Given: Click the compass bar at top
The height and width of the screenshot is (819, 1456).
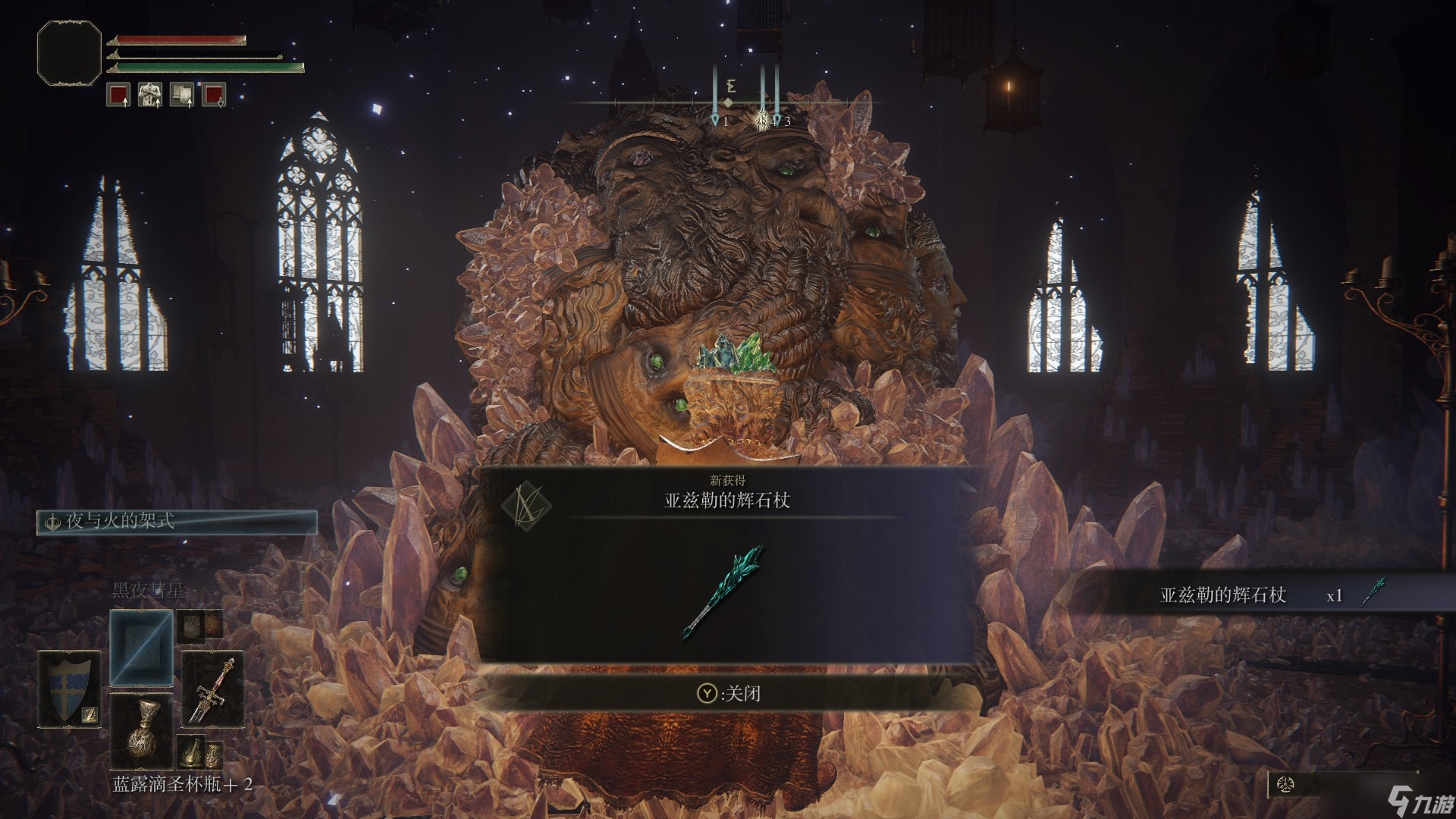Looking at the screenshot, I should 728,102.
